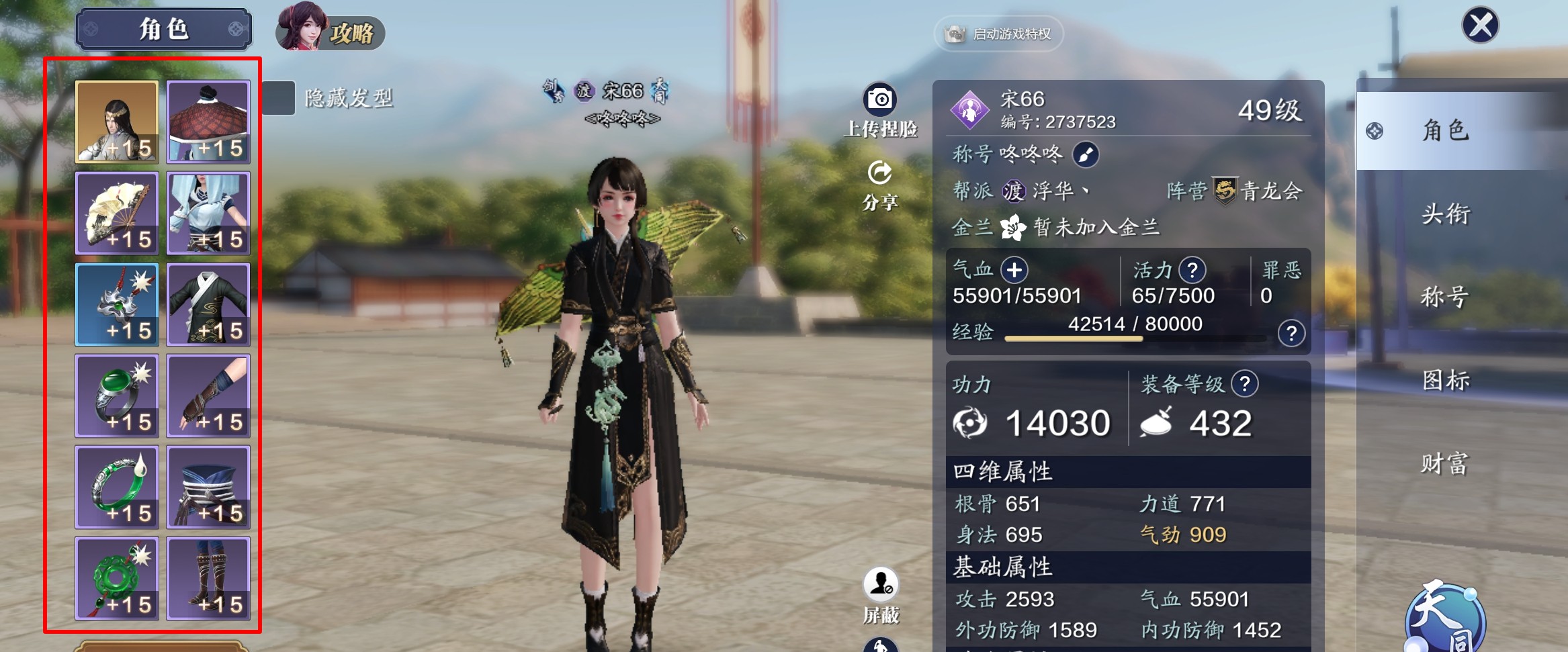
Task: Select the green jade ring slot
Action: [x=117, y=395]
